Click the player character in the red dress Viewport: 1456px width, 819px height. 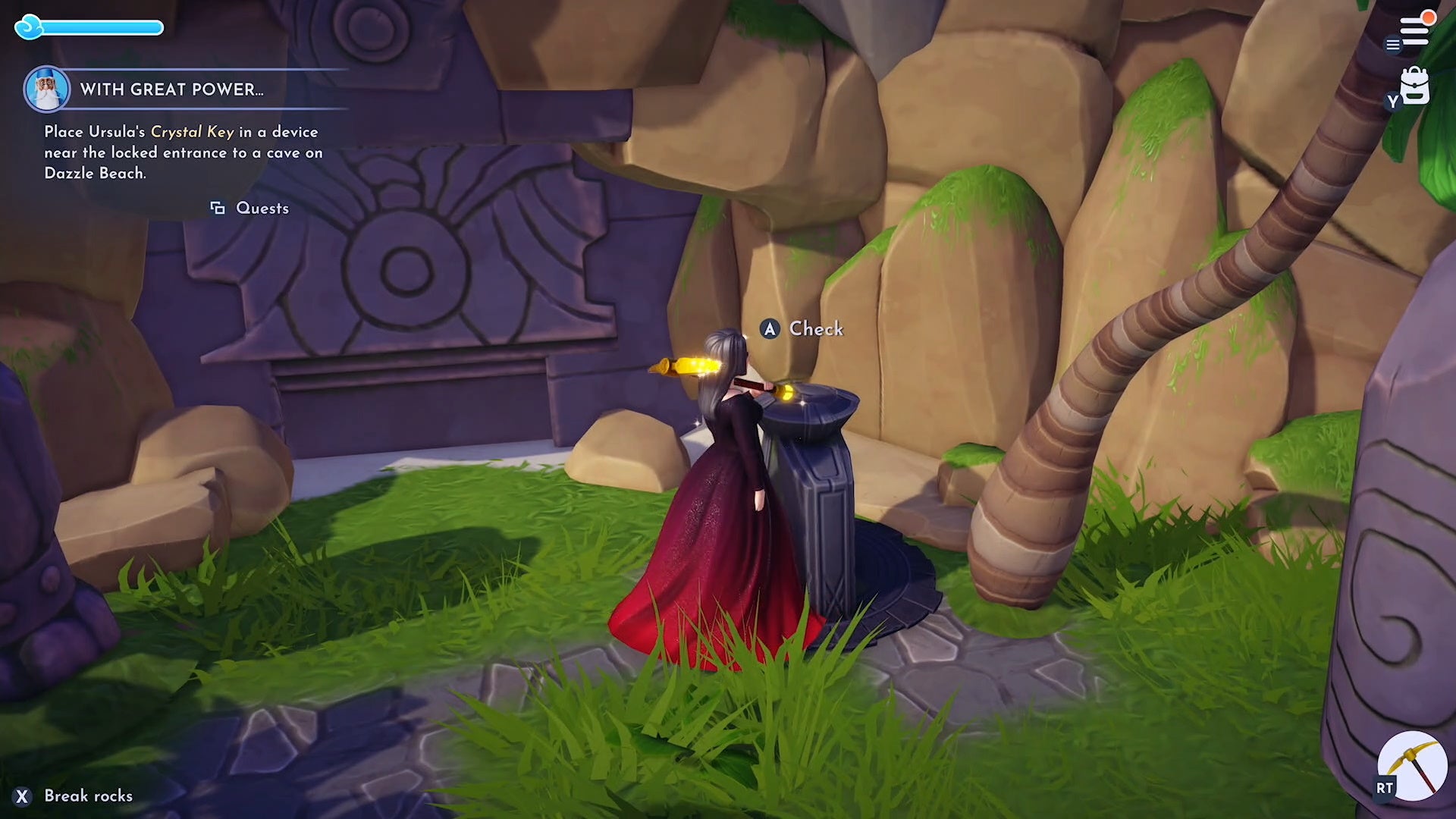pos(720,531)
